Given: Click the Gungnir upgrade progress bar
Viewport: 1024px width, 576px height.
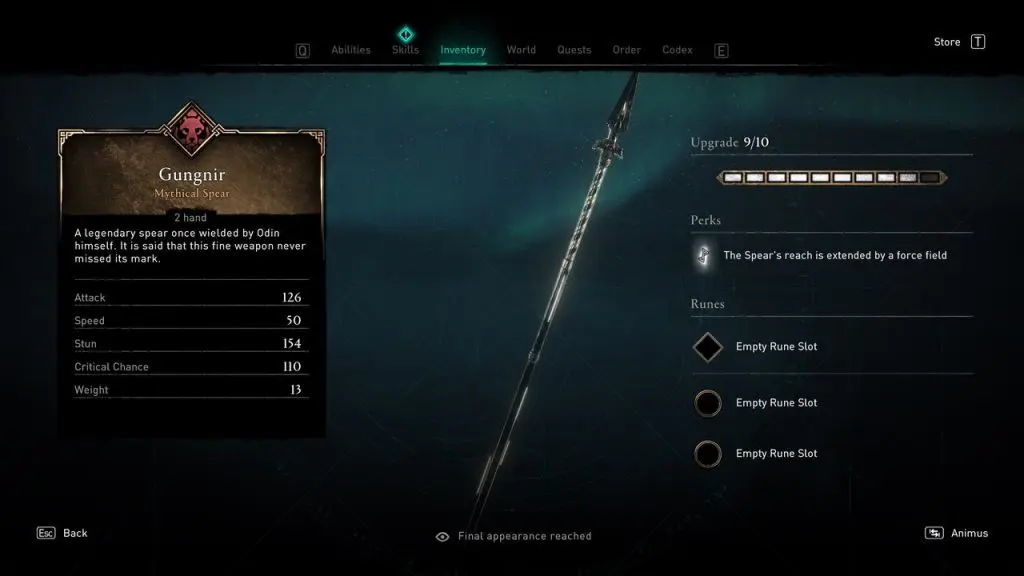Looking at the screenshot, I should coord(831,178).
